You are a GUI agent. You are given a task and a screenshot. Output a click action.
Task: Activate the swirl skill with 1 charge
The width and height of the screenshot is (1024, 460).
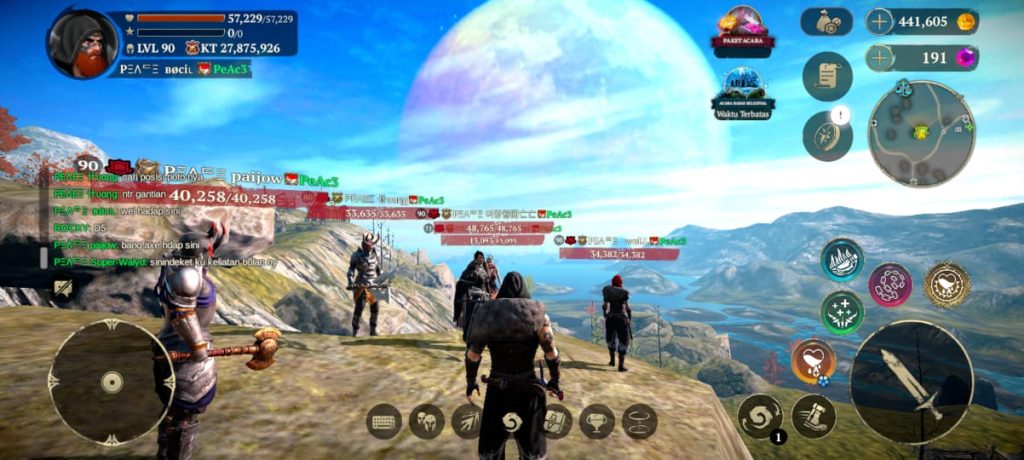tap(760, 416)
